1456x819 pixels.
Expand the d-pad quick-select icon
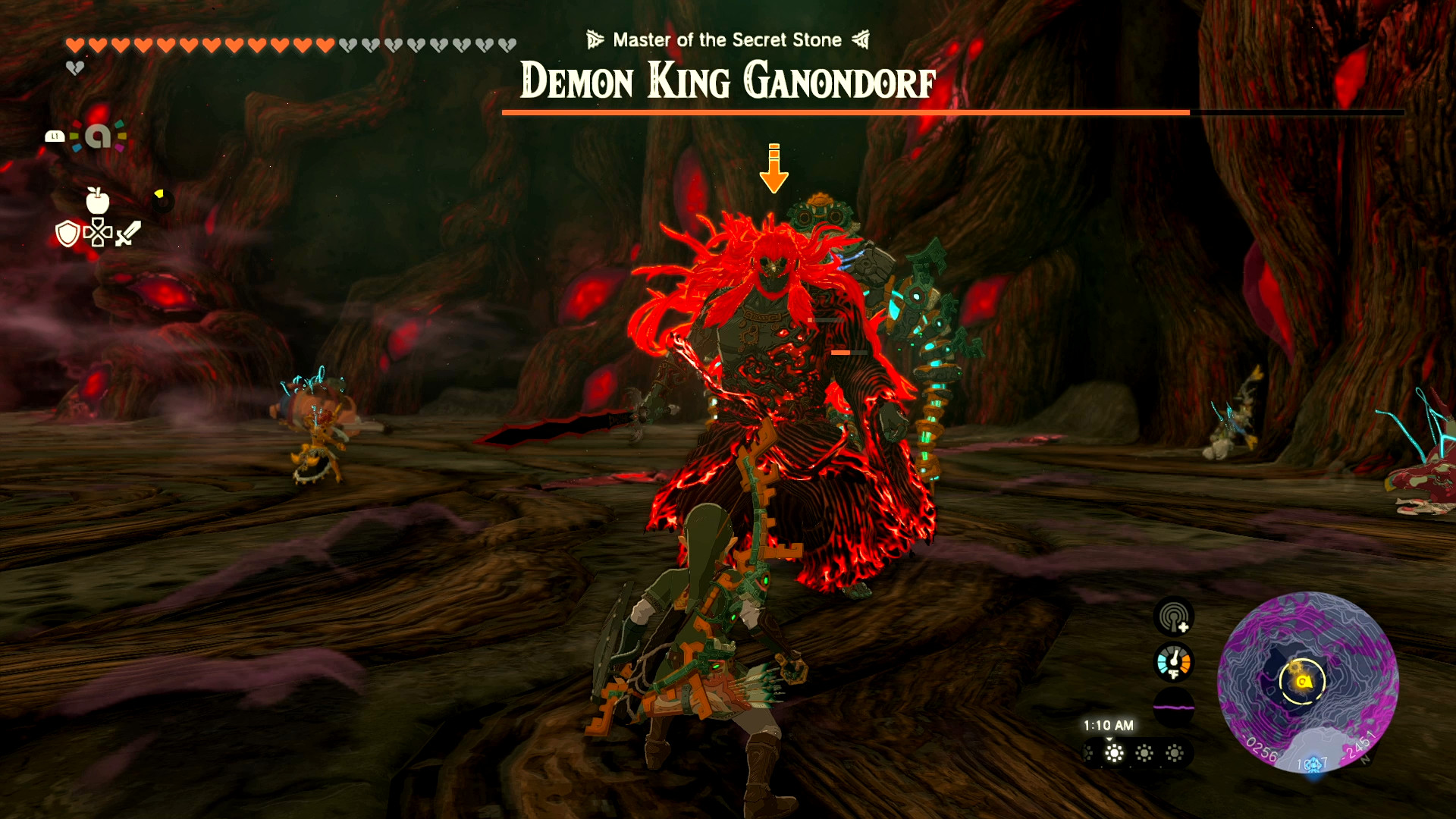click(98, 233)
